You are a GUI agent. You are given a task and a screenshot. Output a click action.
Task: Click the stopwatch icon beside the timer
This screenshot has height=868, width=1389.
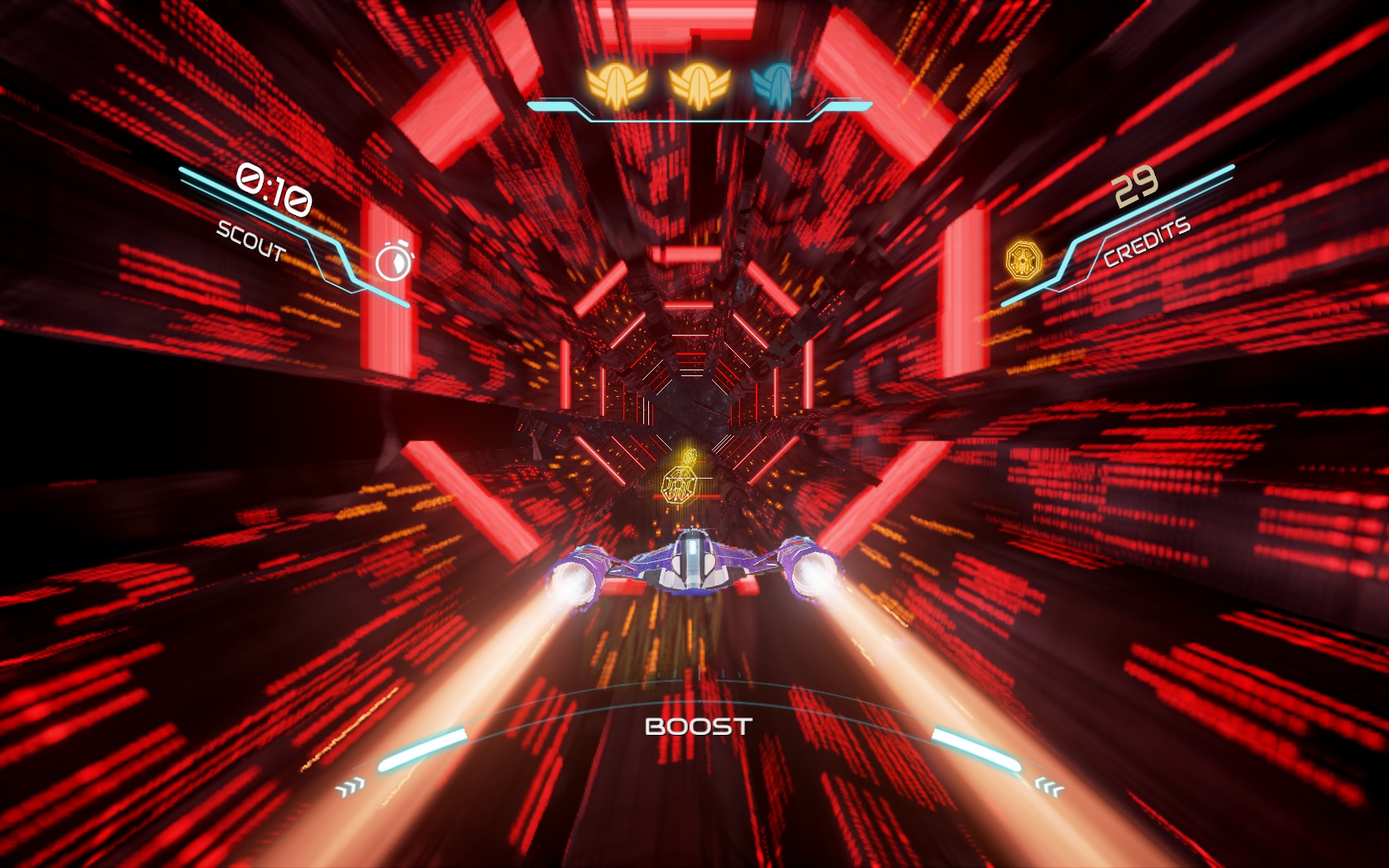(x=394, y=261)
